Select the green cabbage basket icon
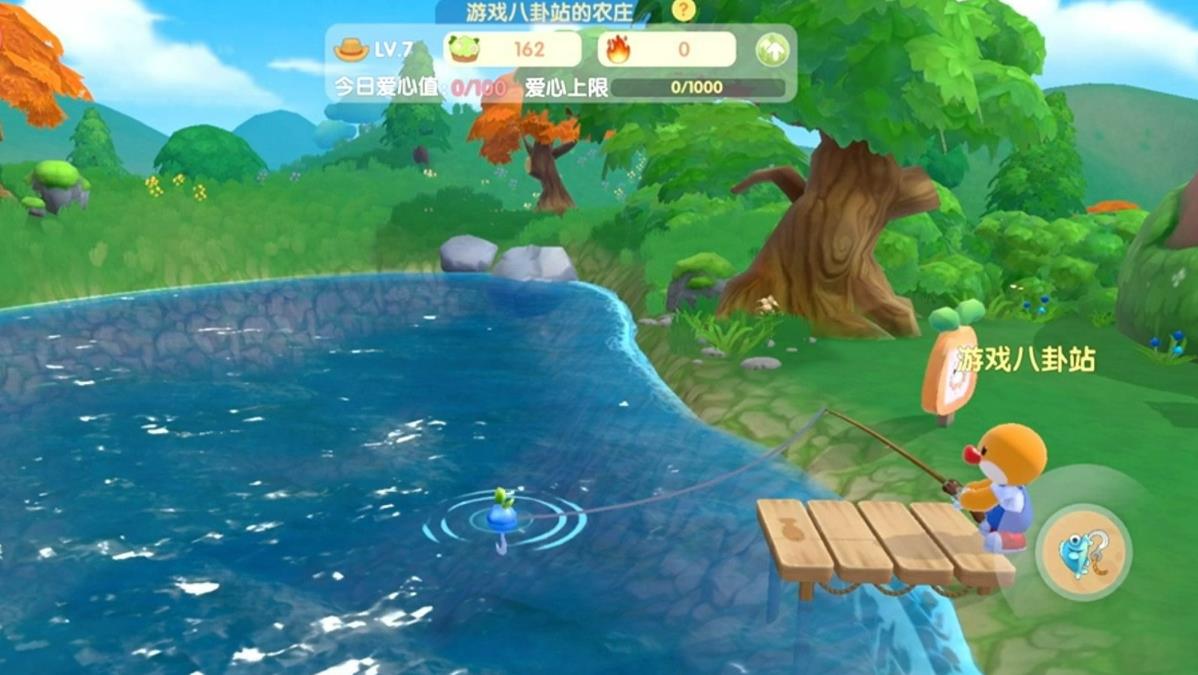The width and height of the screenshot is (1198, 675). [x=464, y=49]
